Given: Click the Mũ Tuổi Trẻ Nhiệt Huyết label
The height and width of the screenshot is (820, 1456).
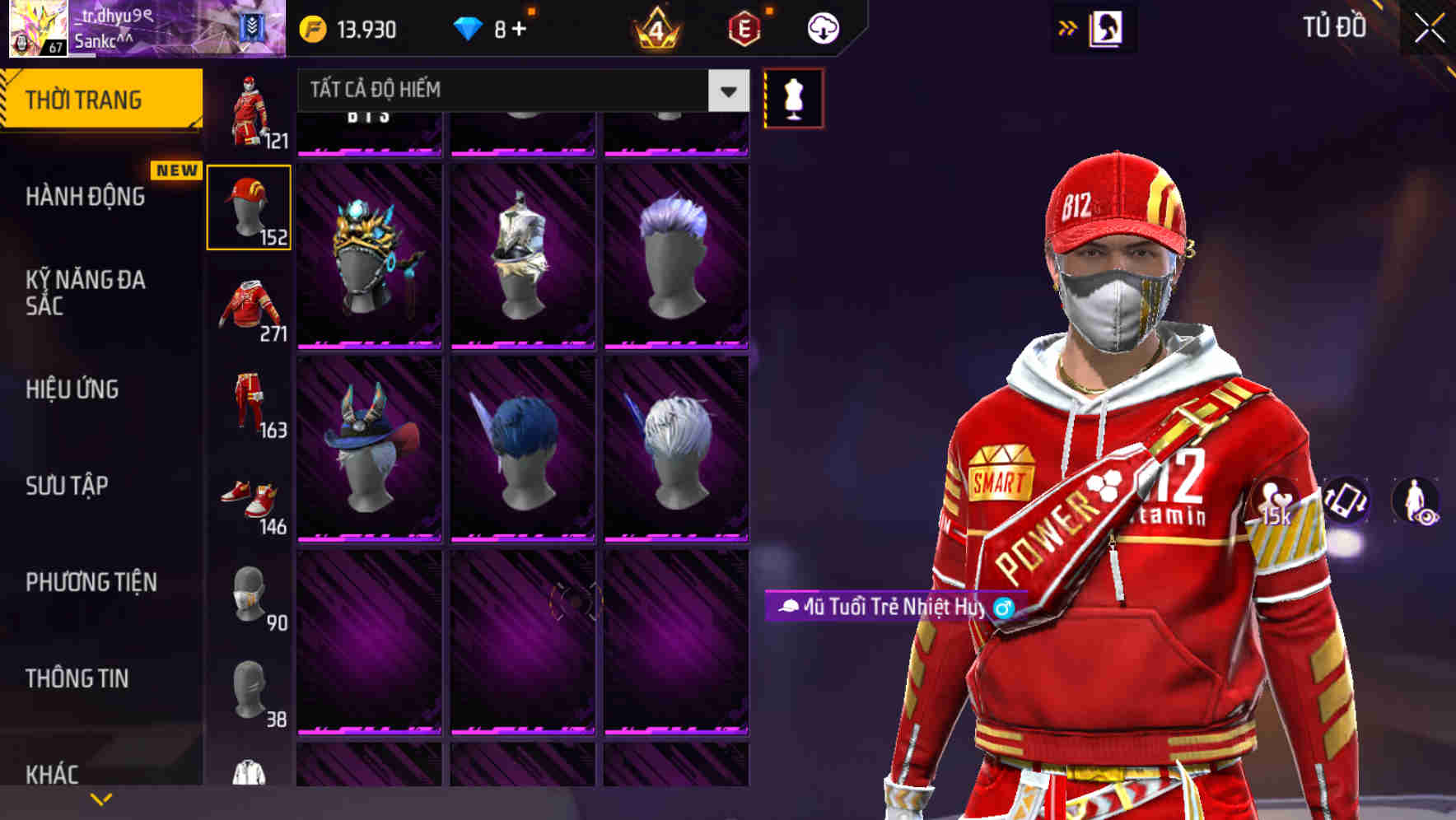Looking at the screenshot, I should [x=889, y=607].
